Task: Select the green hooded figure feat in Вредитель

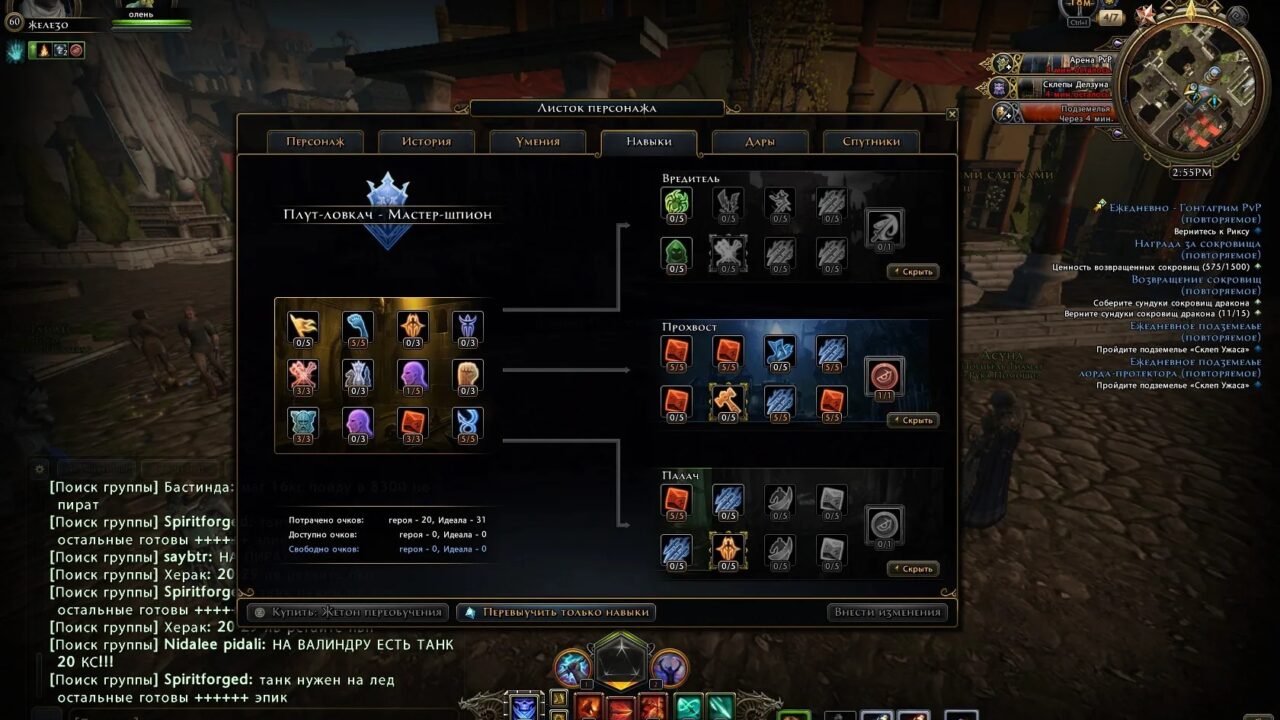Action: [676, 251]
